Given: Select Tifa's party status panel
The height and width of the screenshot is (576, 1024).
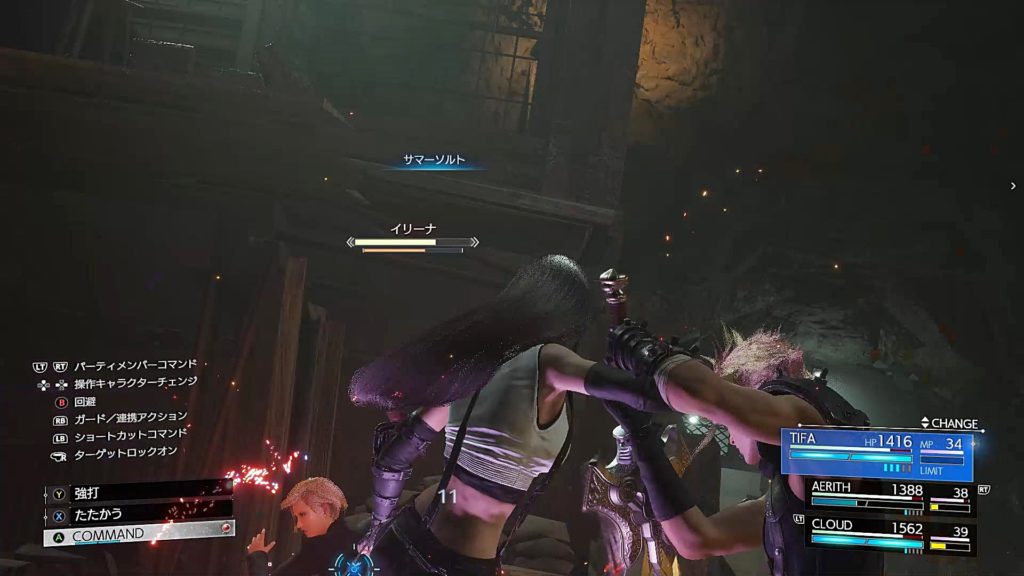Looking at the screenshot, I should [x=877, y=454].
